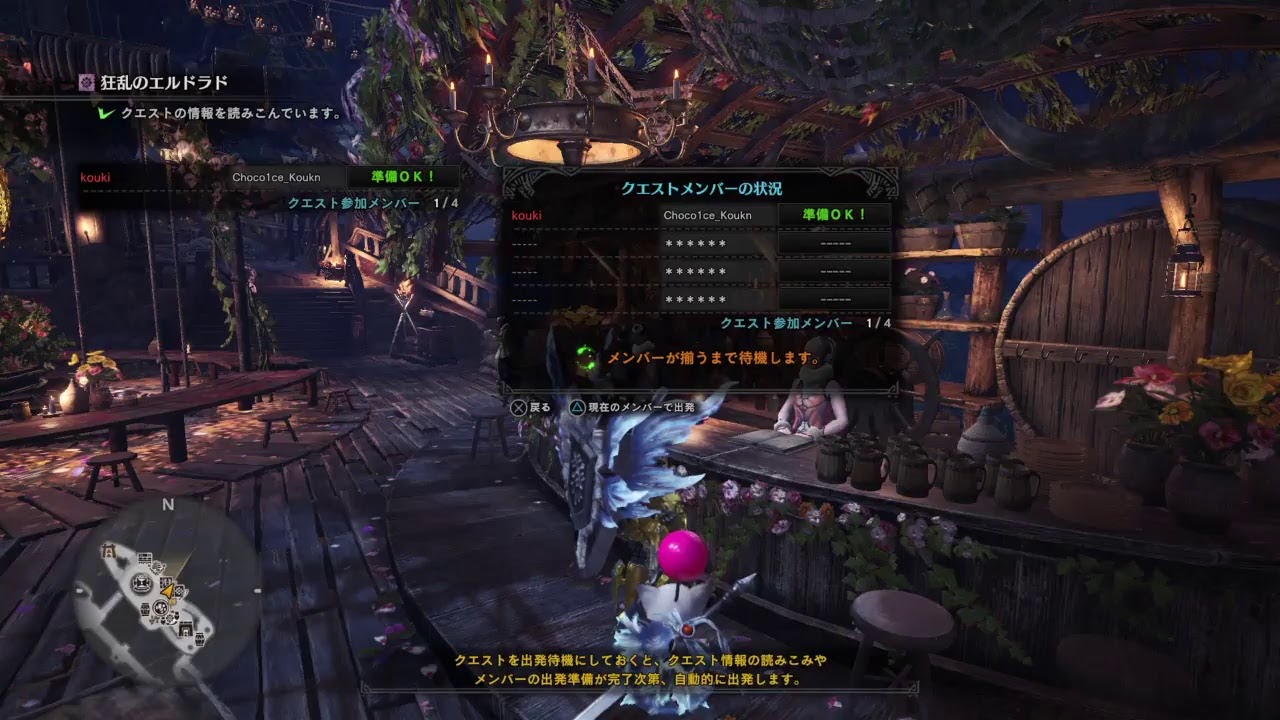
Task: Toggle the 準備OK! indicator in the member status panel
Action: [831, 215]
